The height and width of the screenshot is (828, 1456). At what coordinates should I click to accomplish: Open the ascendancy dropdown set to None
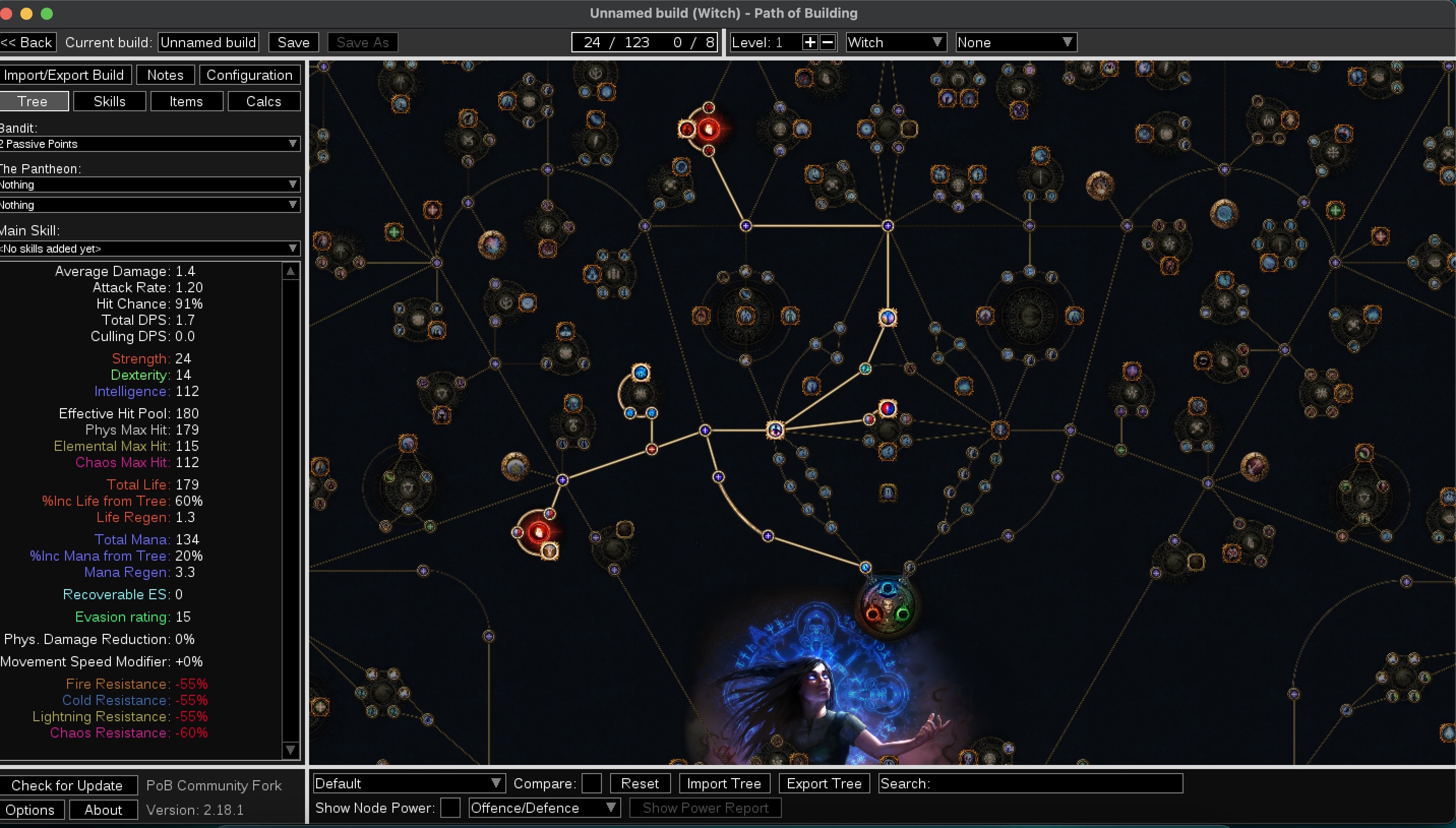(x=1016, y=42)
